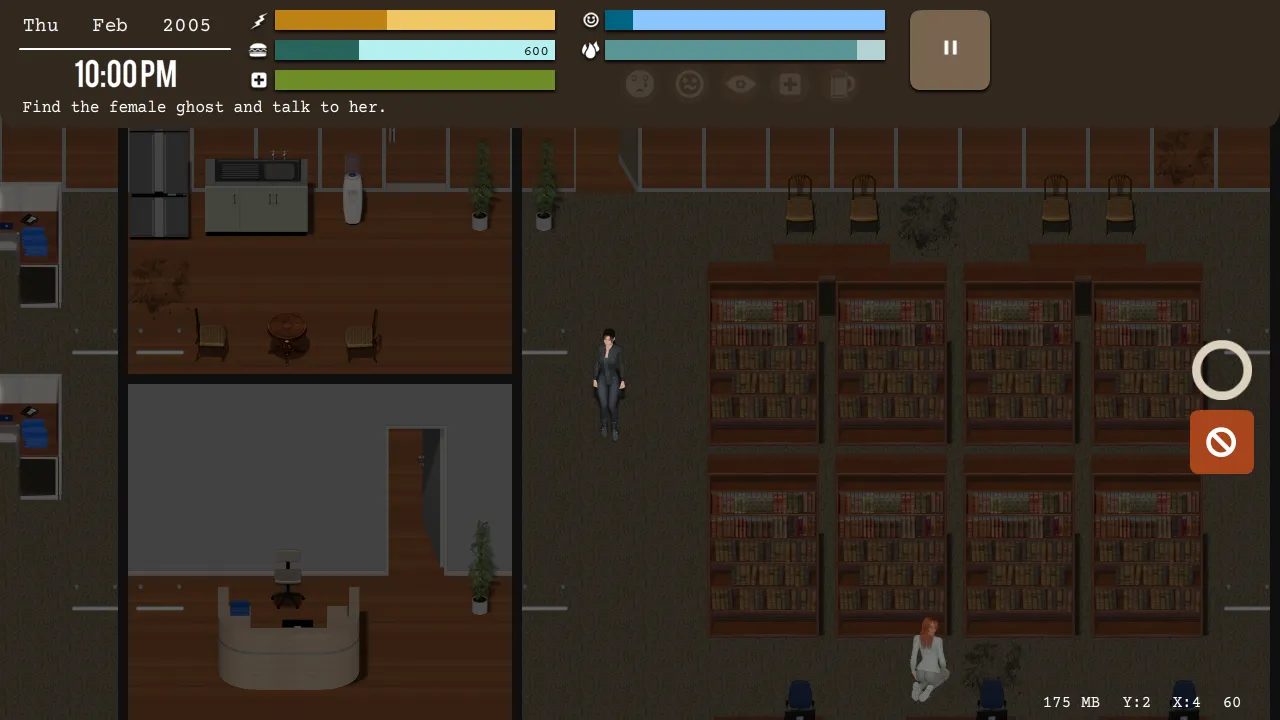Select the plus icon beside the mug

[x=790, y=84]
